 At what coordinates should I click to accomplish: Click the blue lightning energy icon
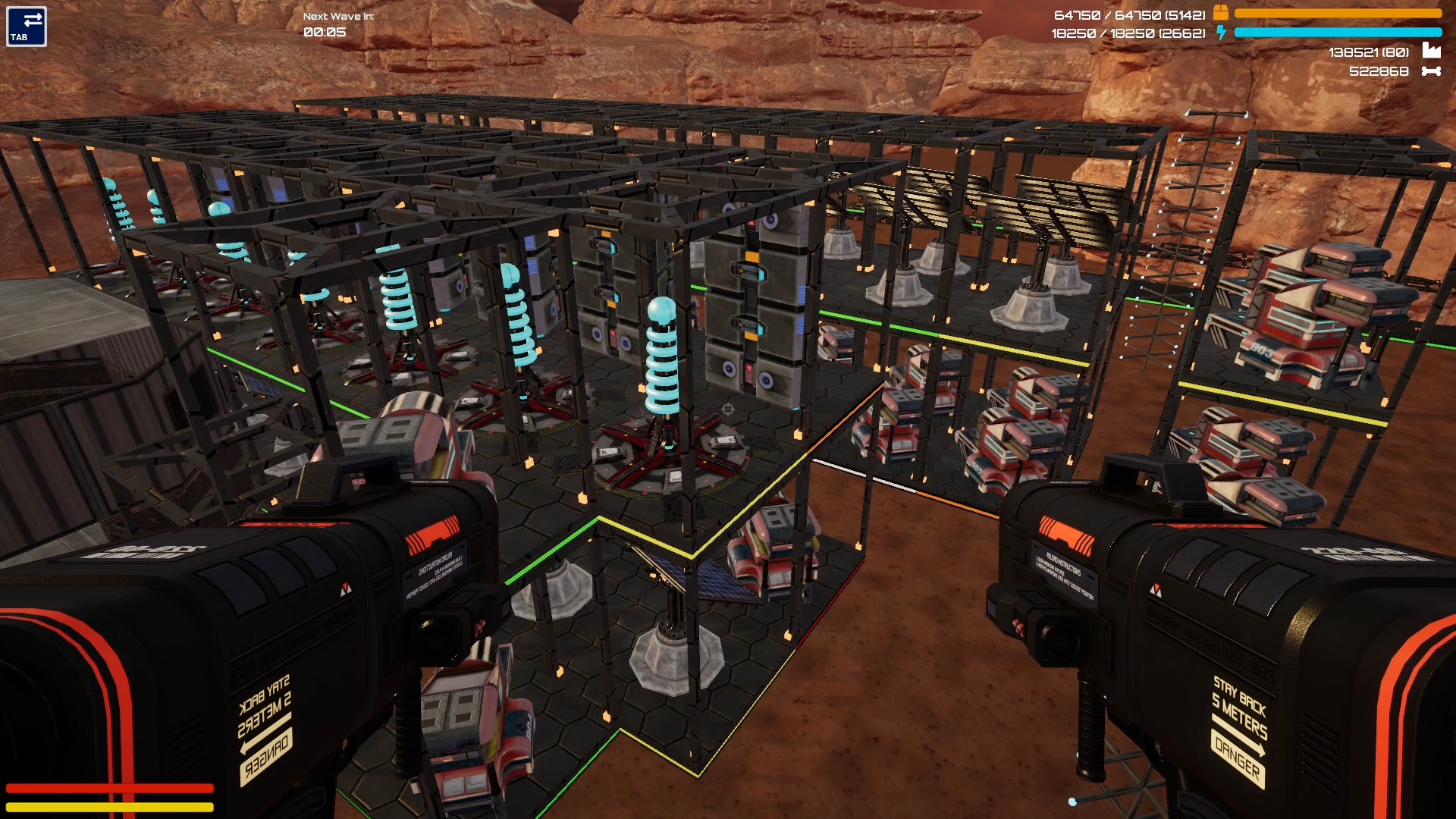(1222, 33)
